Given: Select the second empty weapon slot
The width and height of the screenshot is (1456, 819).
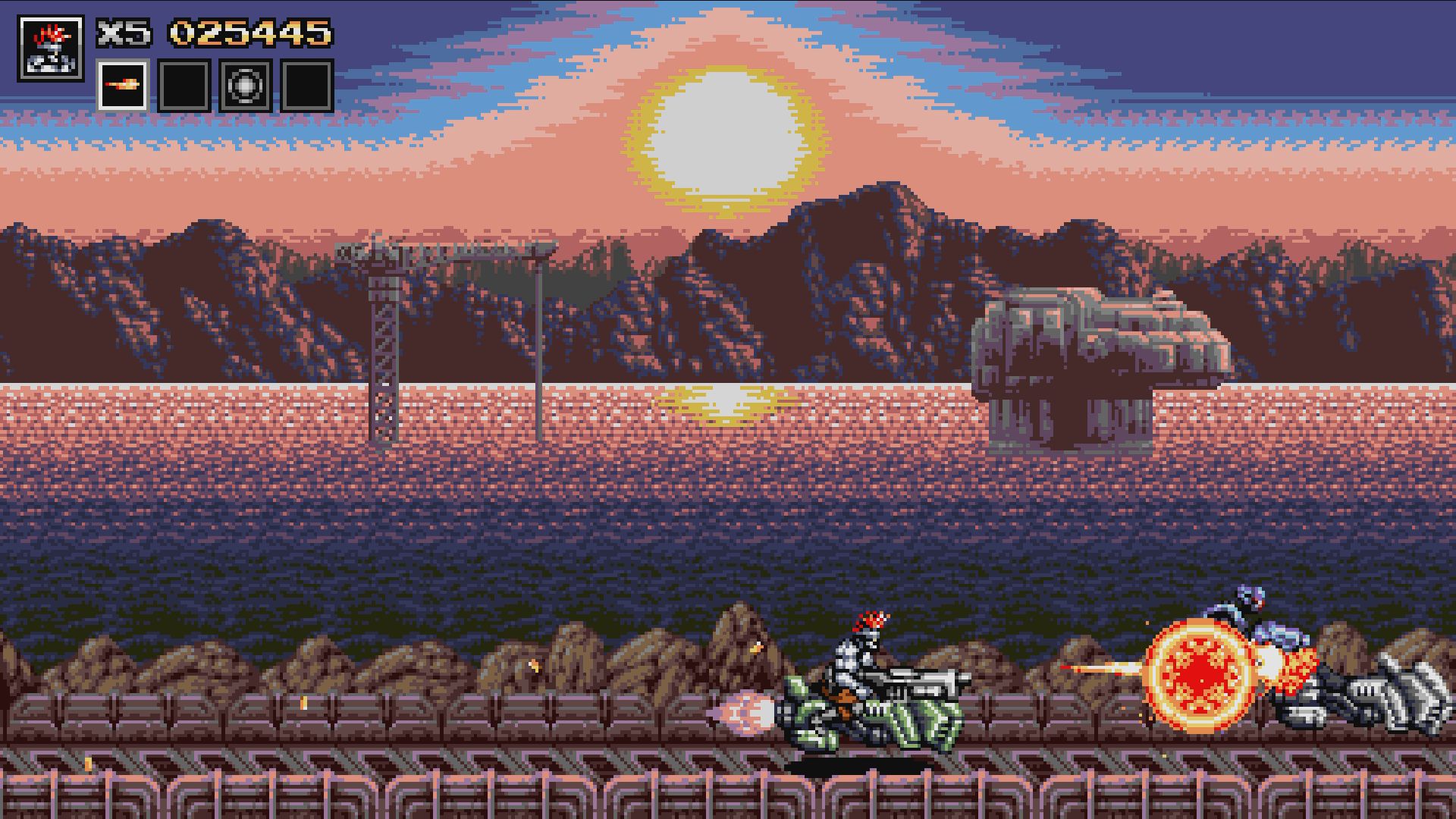Looking at the screenshot, I should [184, 86].
